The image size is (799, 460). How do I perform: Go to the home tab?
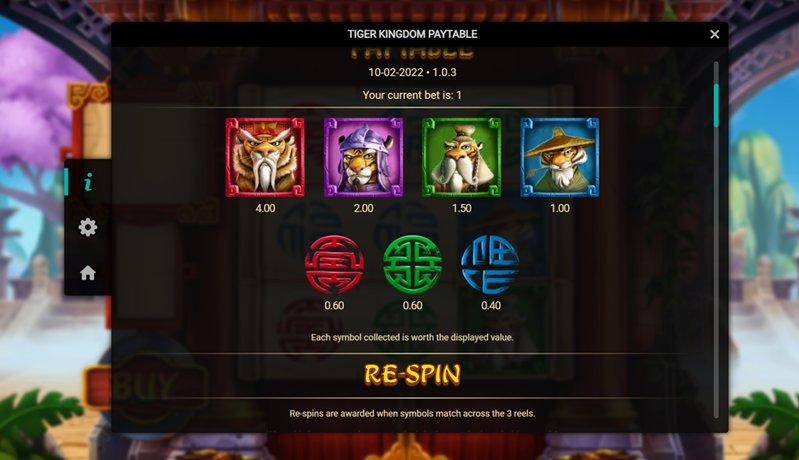[88, 272]
